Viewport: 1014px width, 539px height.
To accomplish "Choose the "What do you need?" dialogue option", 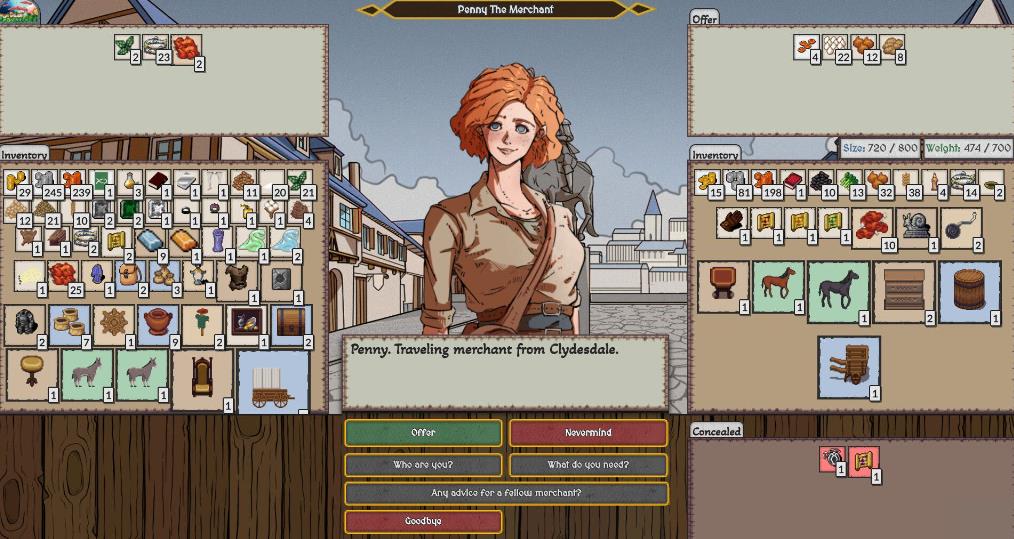I will point(588,465).
